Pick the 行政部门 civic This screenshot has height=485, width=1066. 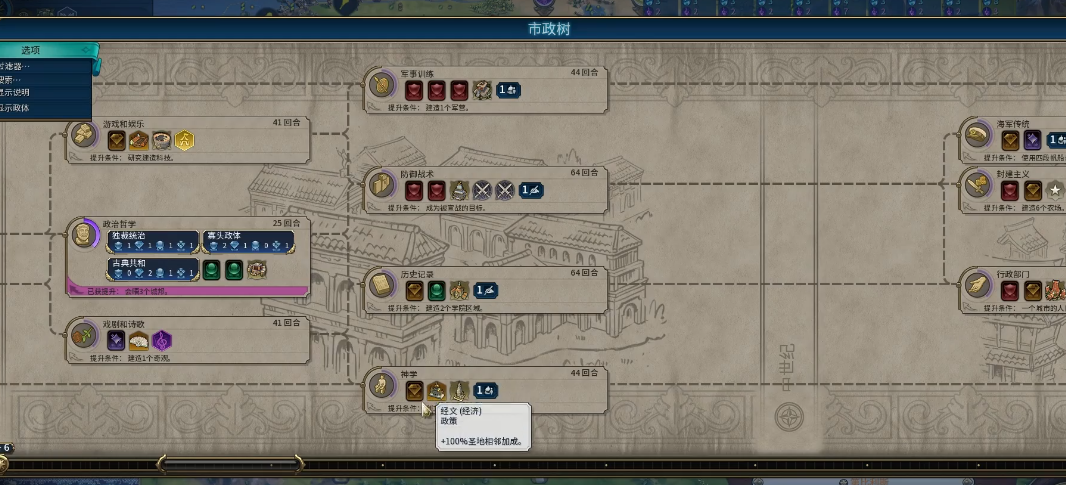(977, 286)
